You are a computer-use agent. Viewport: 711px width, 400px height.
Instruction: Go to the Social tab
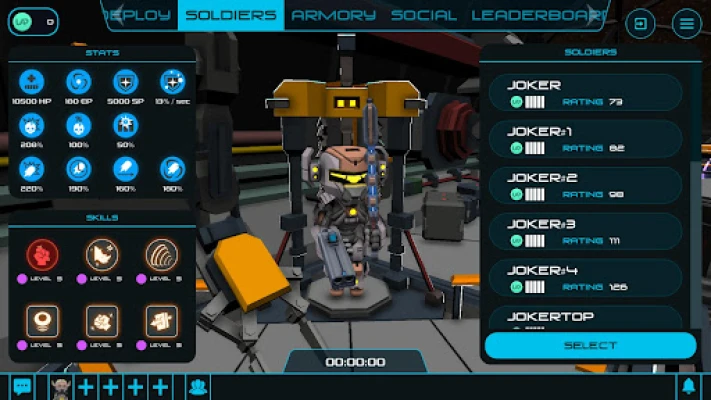(424, 15)
